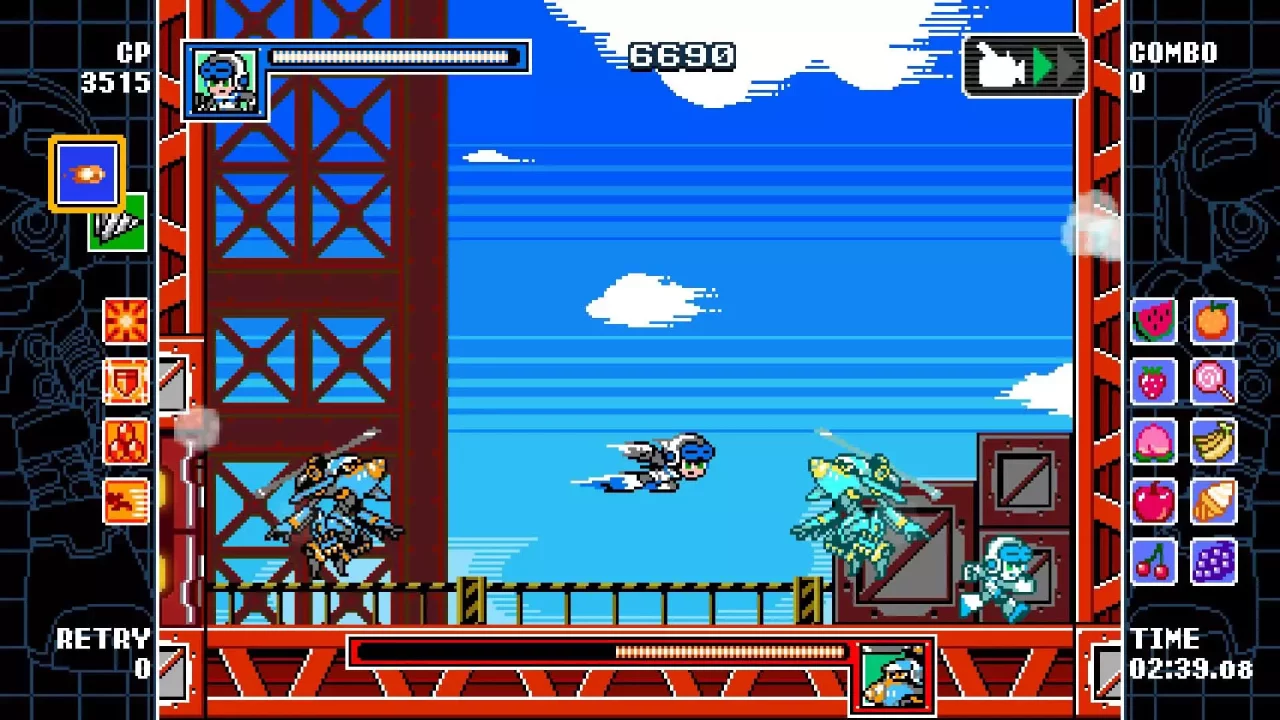Click the strawberry pickup icon
Screen dimensions: 1280x720
(x=1153, y=383)
